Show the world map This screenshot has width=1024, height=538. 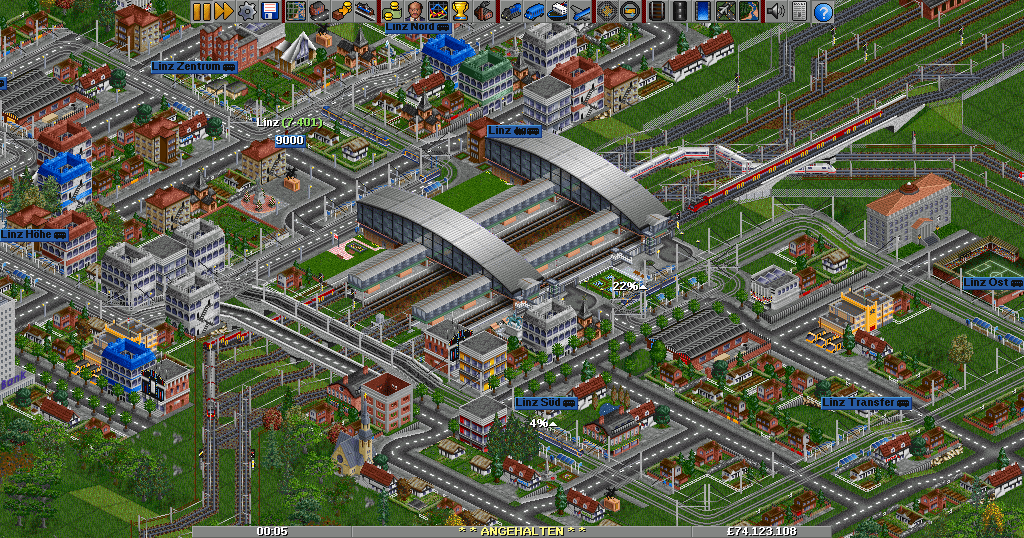pos(296,11)
